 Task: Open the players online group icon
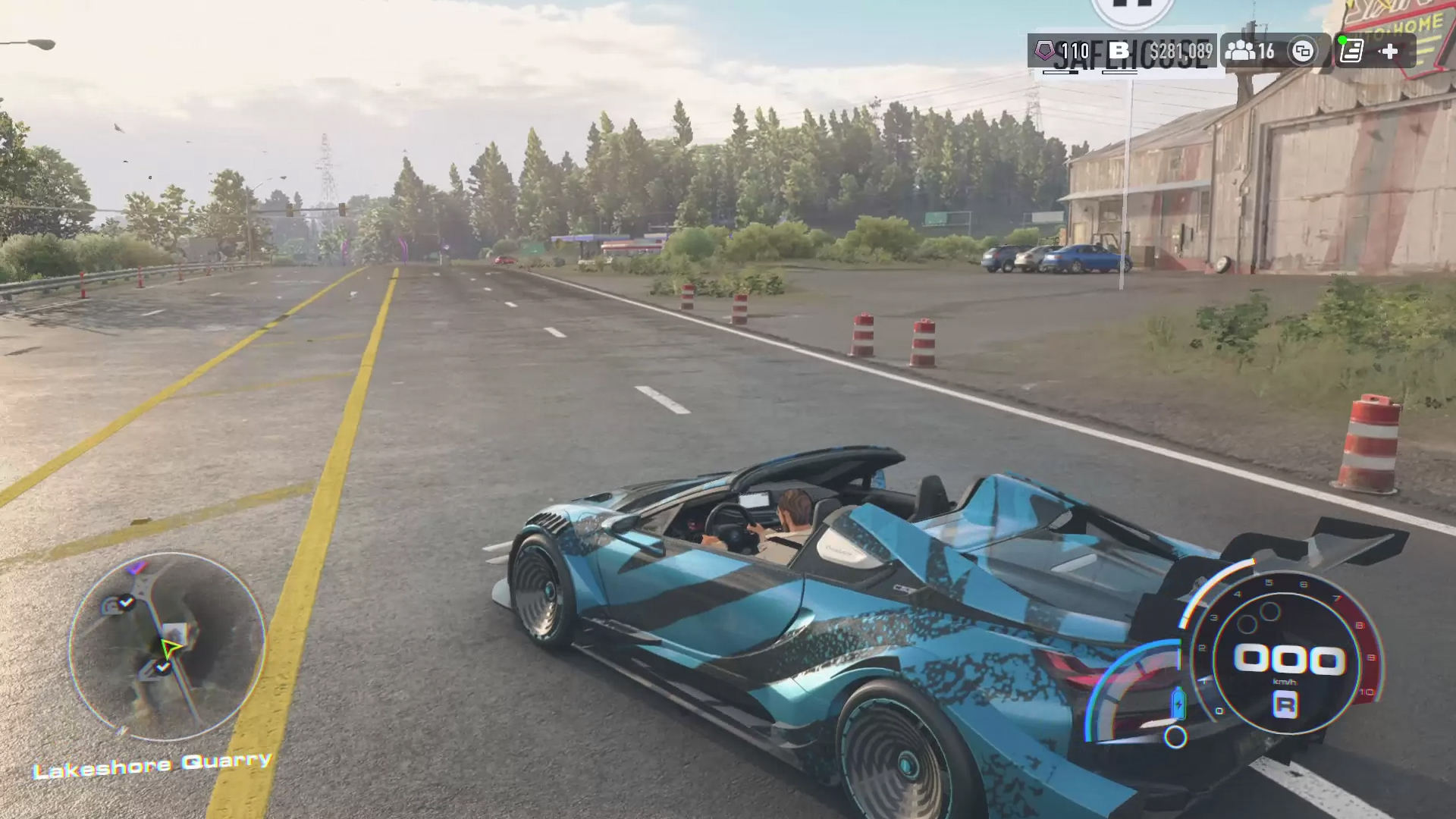pyautogui.click(x=1240, y=51)
